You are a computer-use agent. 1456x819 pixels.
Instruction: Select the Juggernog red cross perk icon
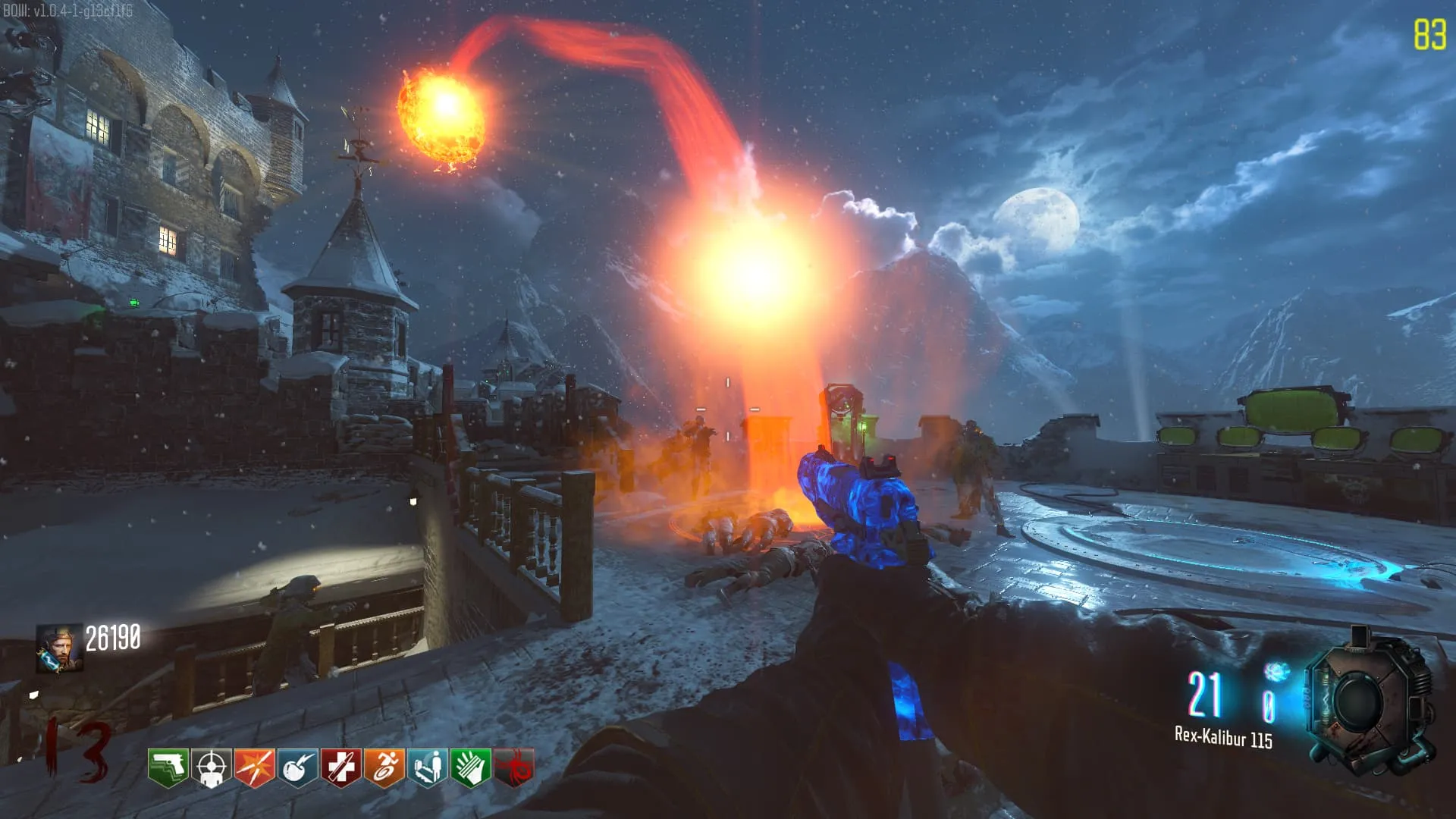(x=340, y=767)
